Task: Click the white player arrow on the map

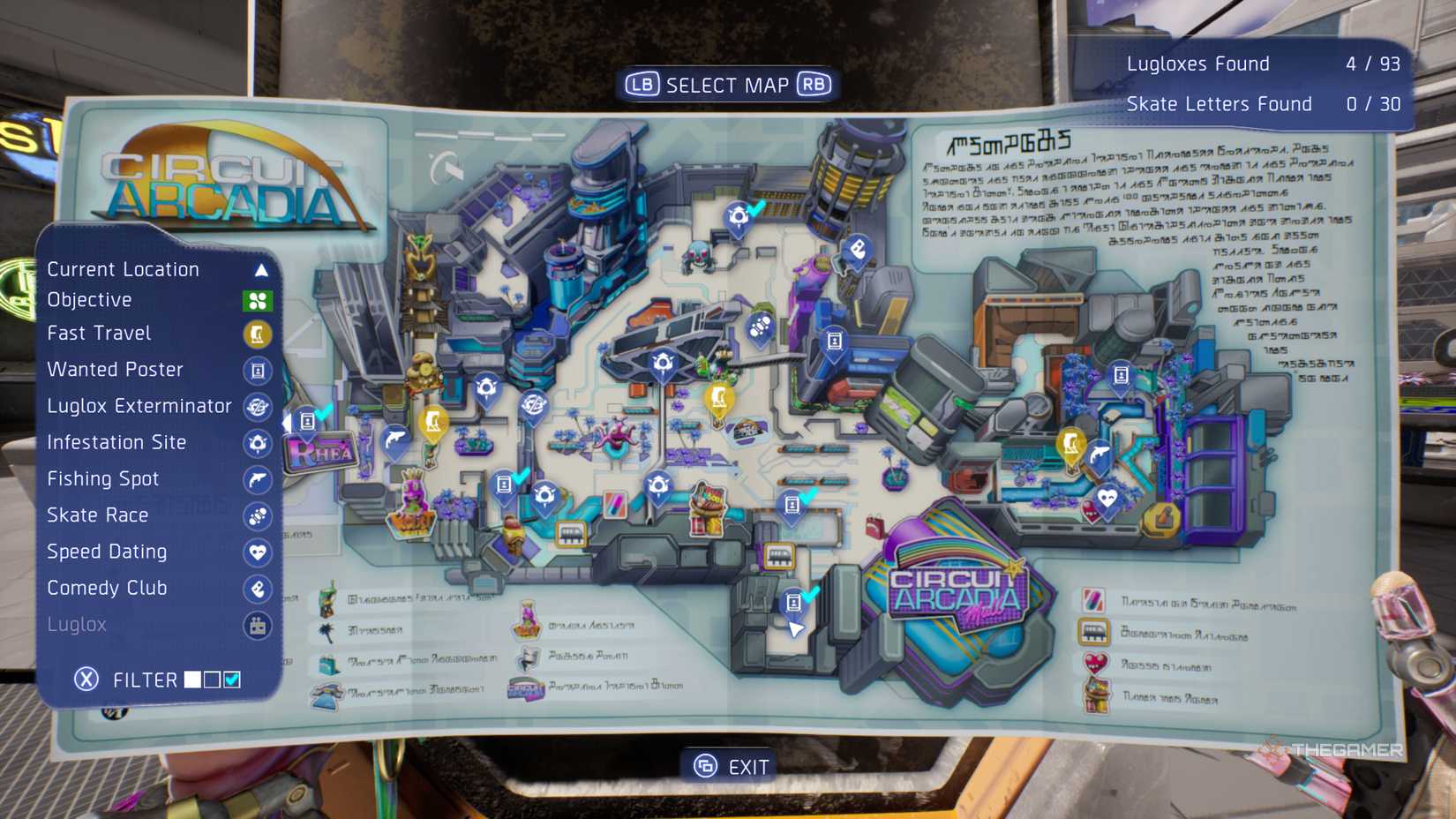Action: [797, 630]
